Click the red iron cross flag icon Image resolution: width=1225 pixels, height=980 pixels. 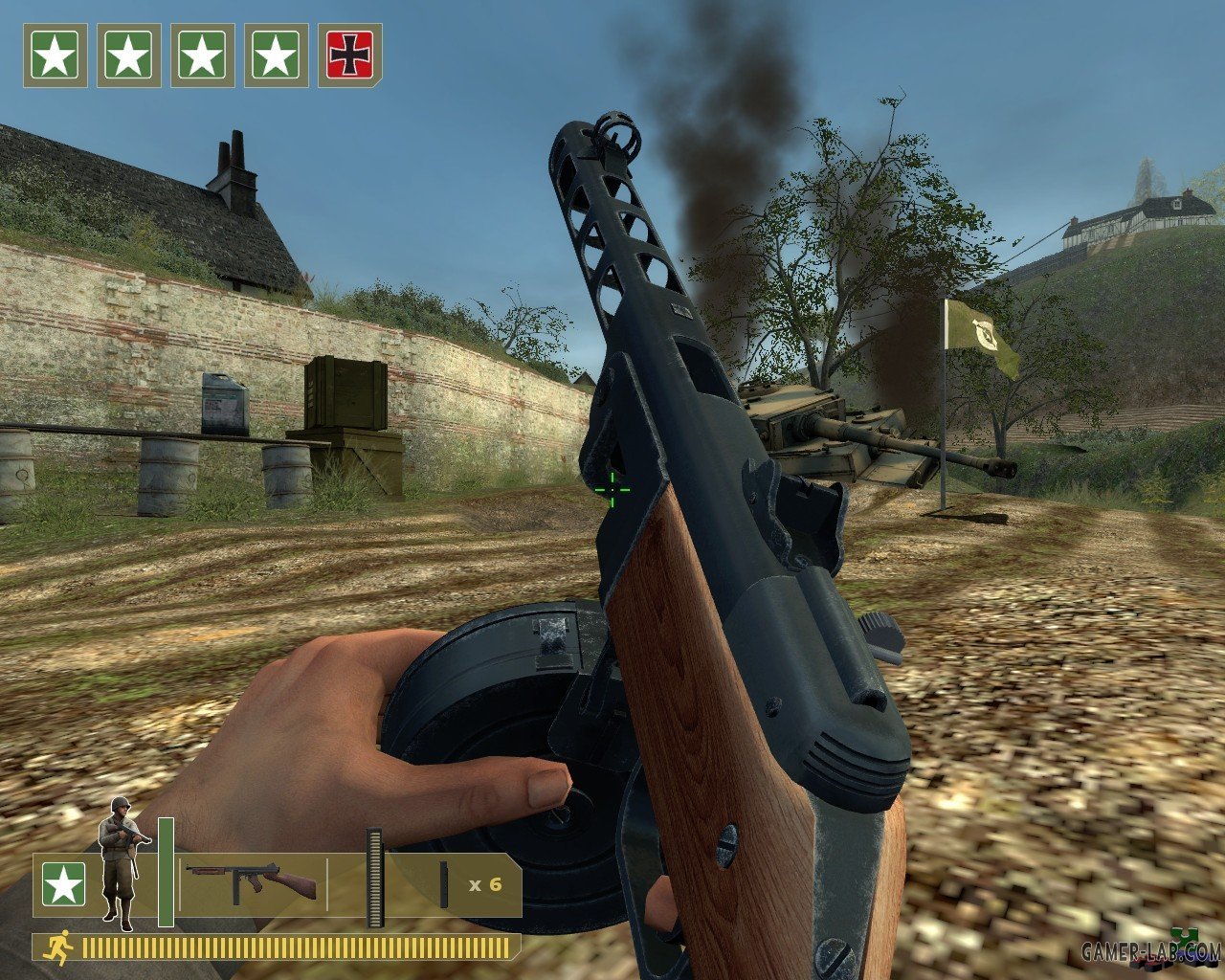[349, 56]
